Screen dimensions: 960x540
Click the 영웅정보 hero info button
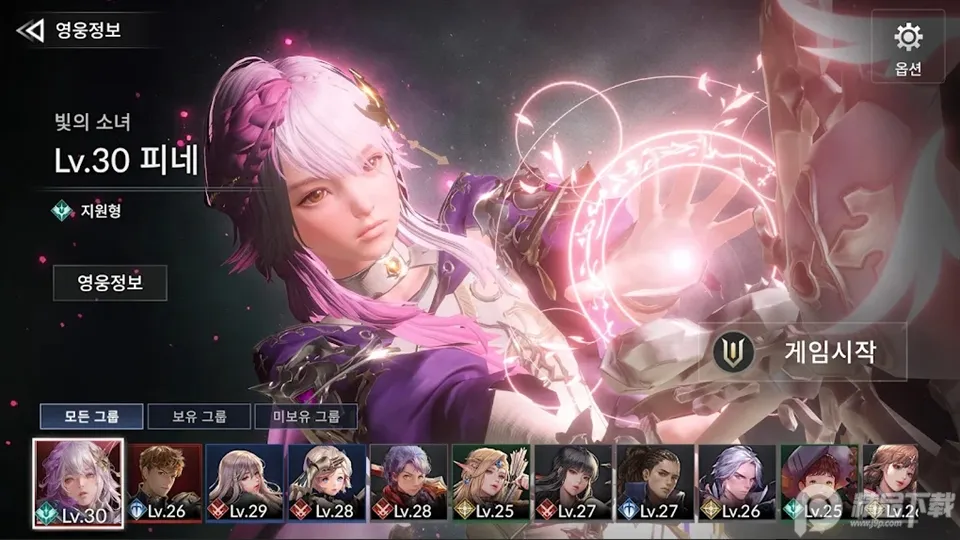[x=110, y=283]
